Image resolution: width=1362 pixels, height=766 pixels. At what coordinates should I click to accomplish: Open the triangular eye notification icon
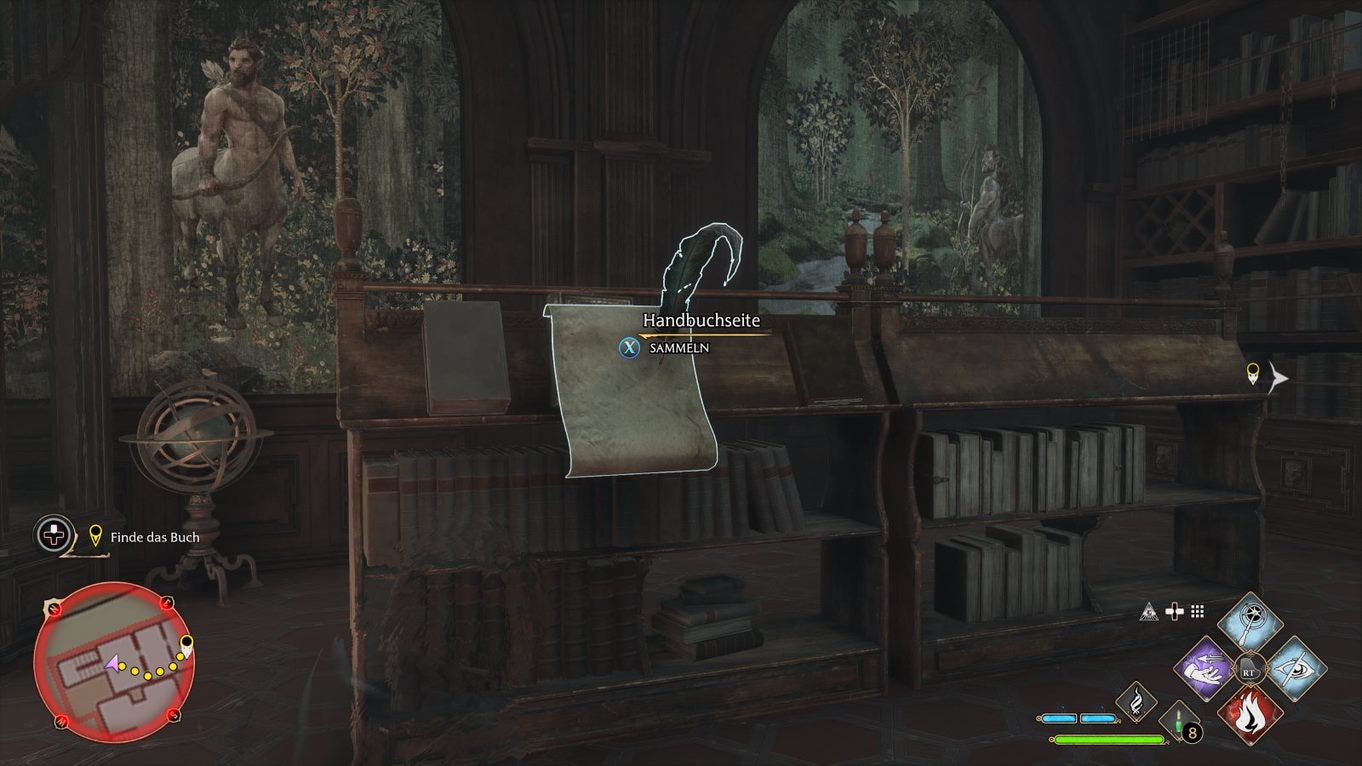(1150, 611)
